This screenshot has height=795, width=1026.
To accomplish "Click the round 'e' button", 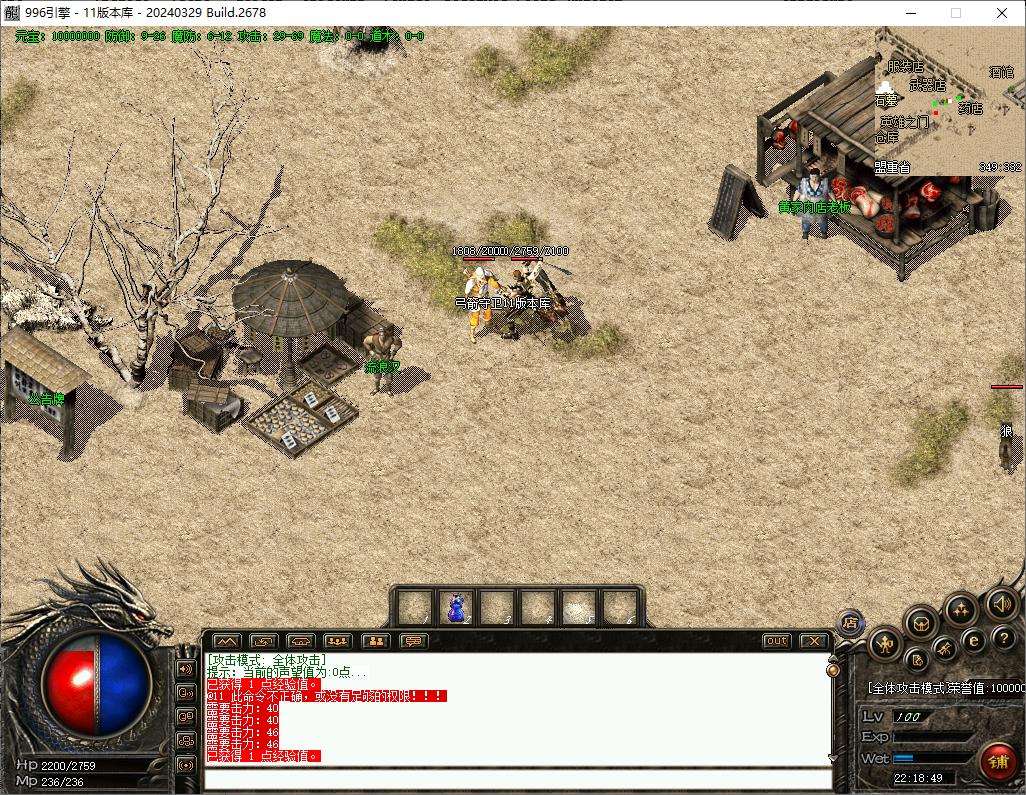I will [972, 640].
